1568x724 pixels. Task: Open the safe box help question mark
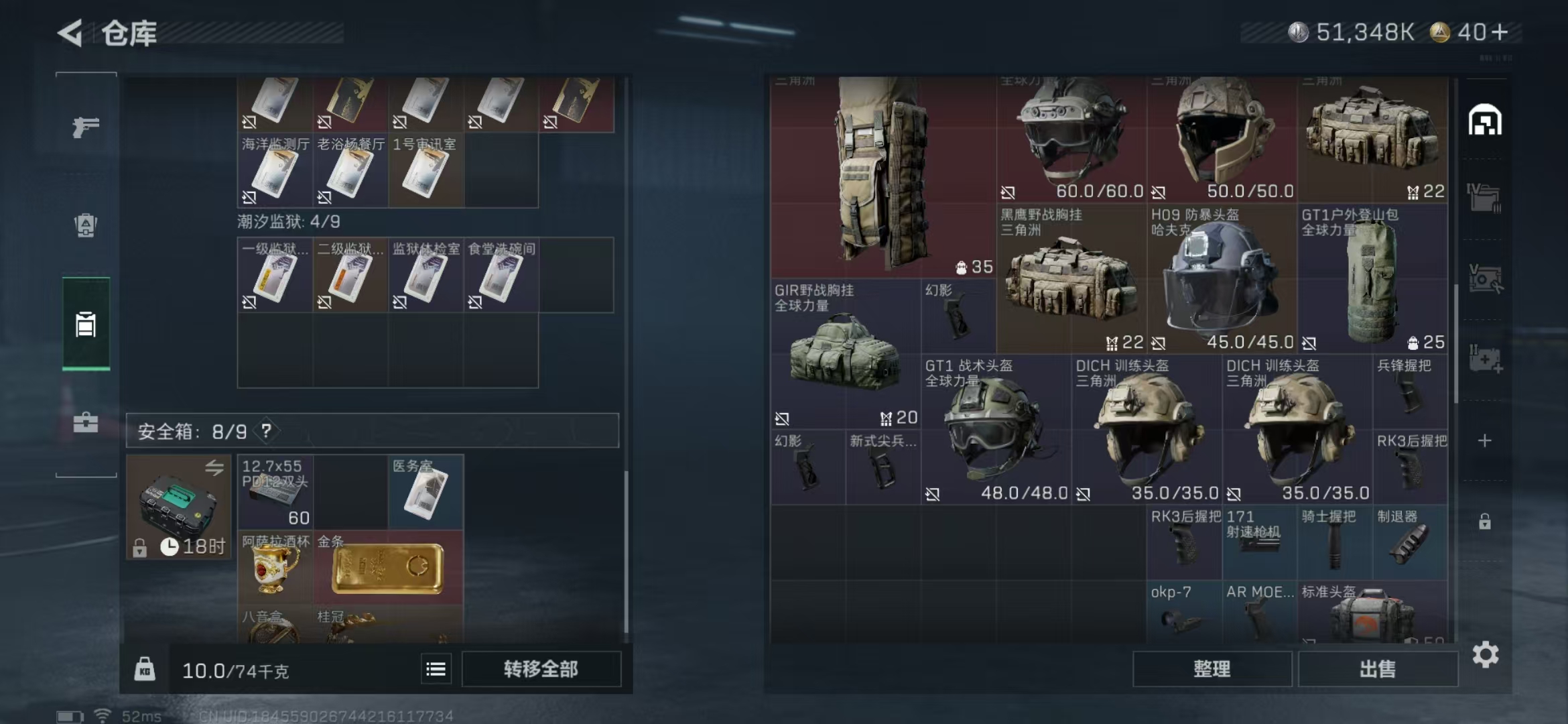click(267, 431)
